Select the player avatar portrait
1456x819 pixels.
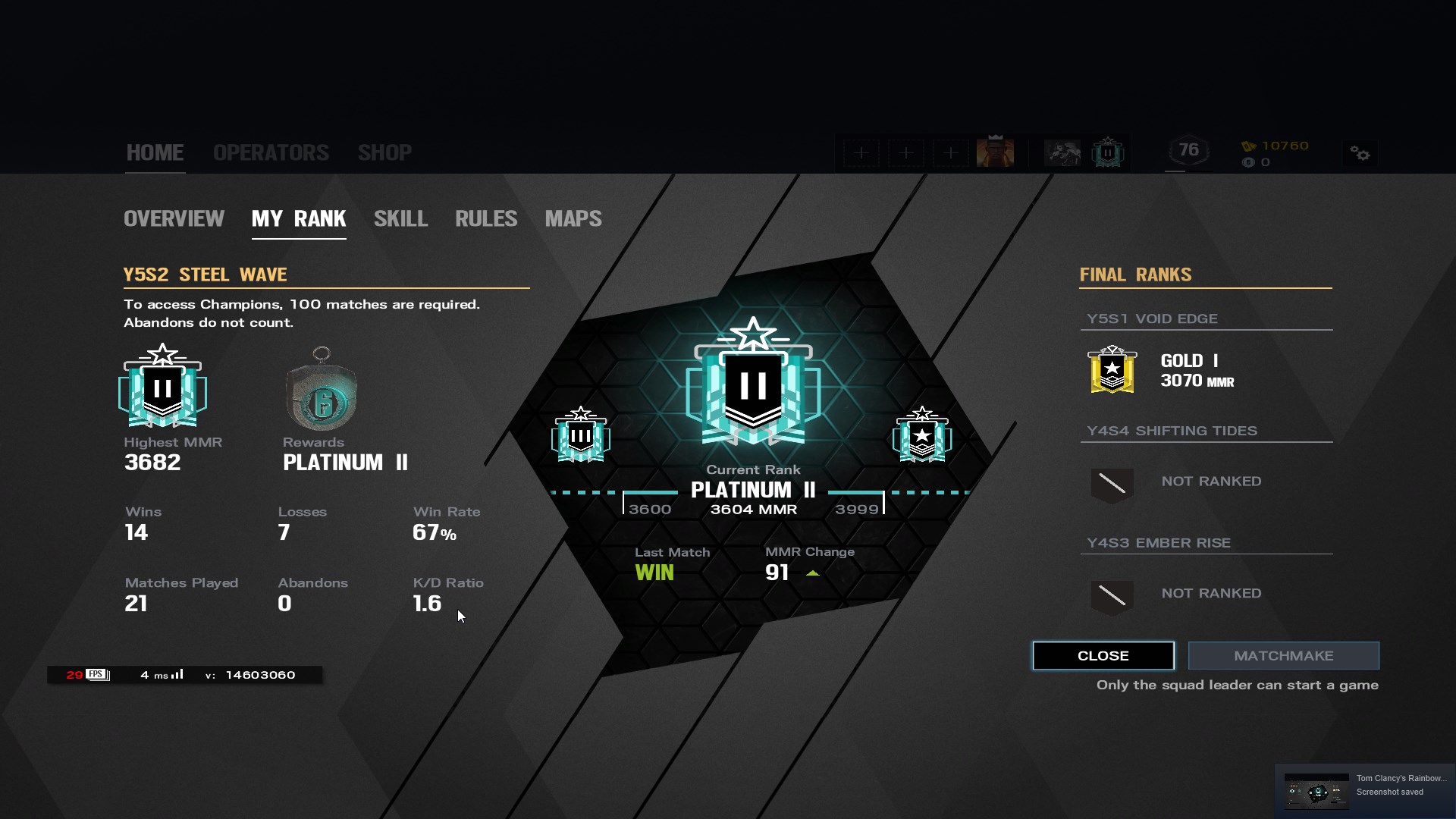click(995, 152)
